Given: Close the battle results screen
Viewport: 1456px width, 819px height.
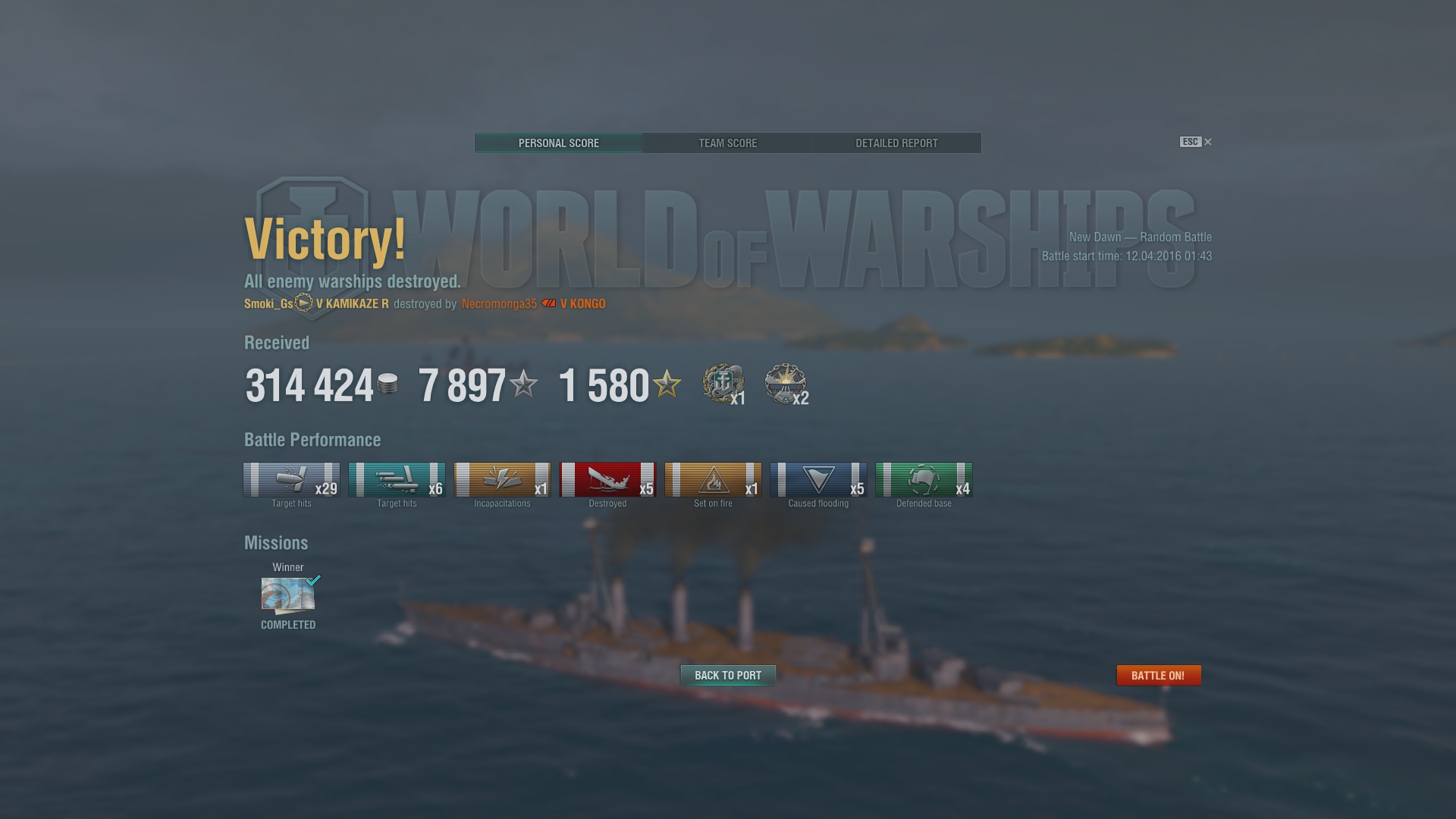Looking at the screenshot, I should click(1208, 142).
